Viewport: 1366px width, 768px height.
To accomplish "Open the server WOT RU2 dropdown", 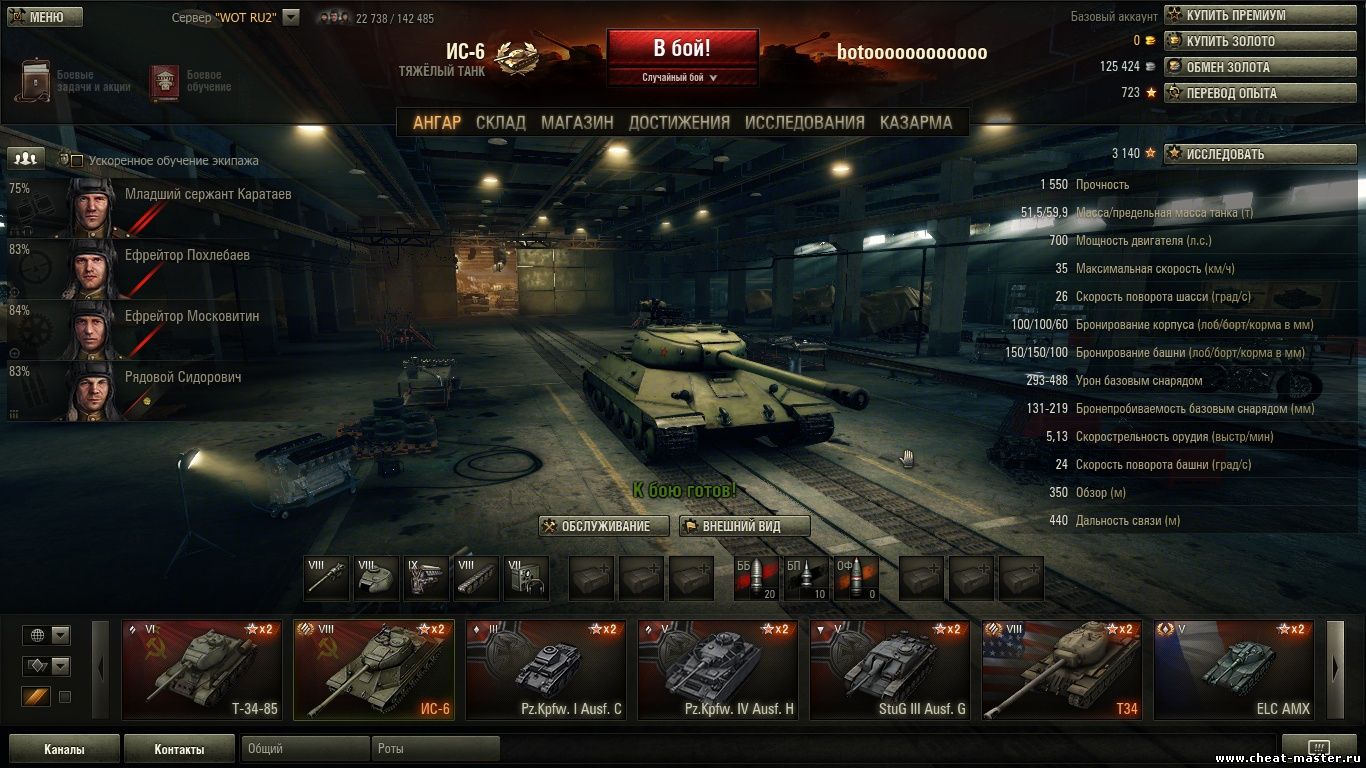I will point(291,17).
